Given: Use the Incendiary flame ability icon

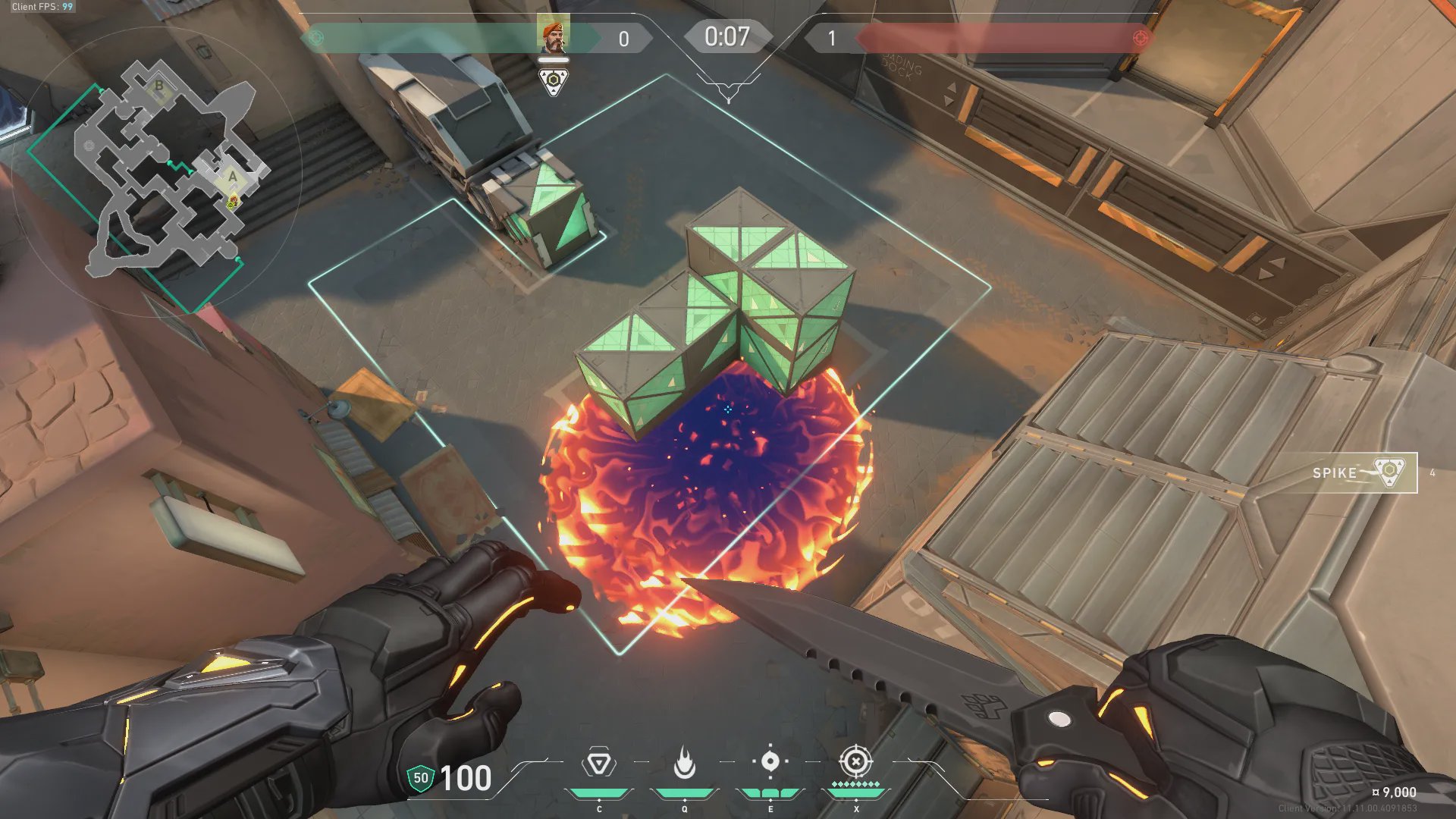Looking at the screenshot, I should tap(684, 764).
